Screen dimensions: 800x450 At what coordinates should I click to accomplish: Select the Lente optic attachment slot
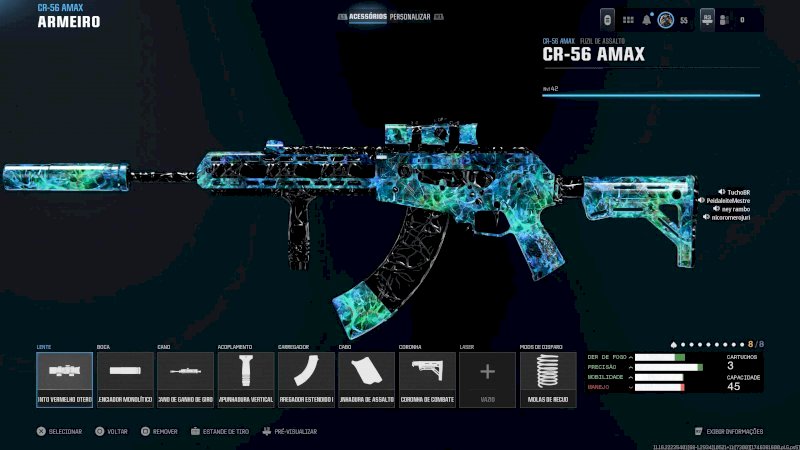pyautogui.click(x=64, y=379)
